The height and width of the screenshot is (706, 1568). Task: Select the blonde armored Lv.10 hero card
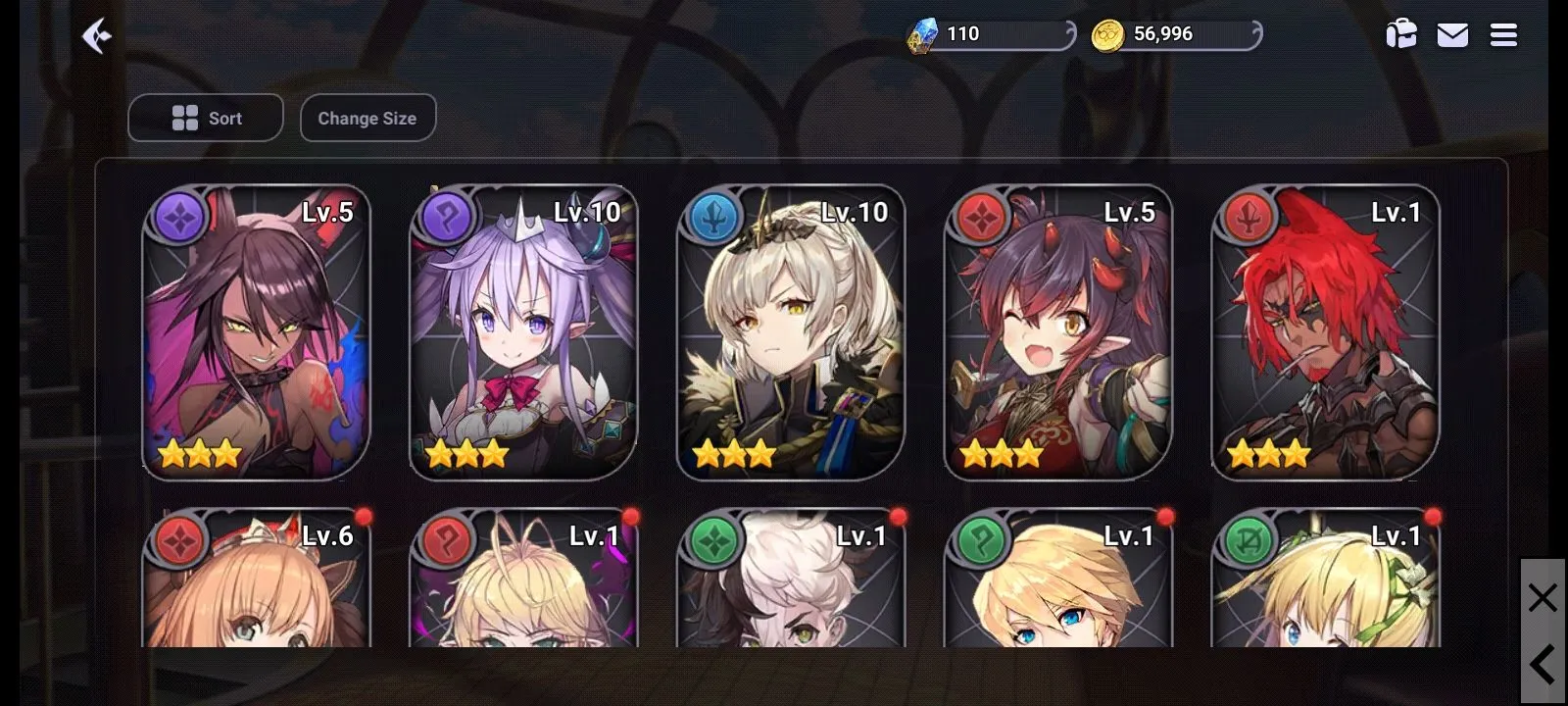791,332
